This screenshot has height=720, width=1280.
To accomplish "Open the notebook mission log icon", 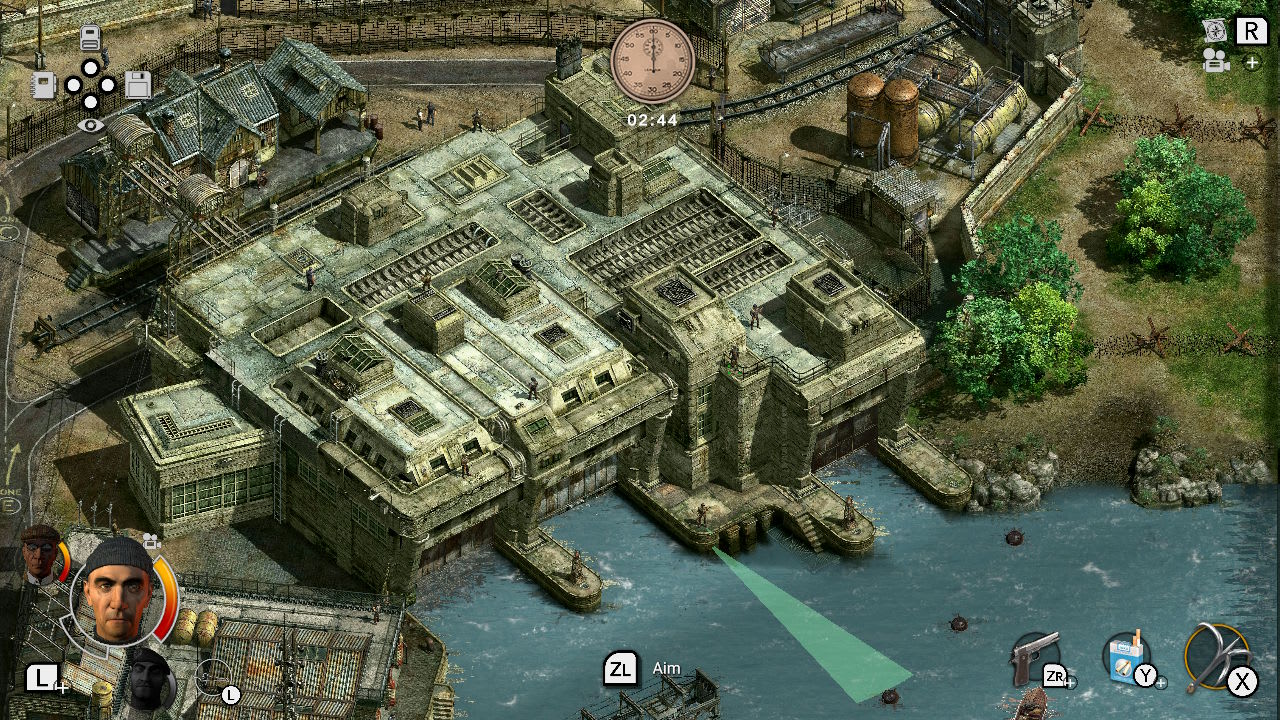I will point(43,84).
